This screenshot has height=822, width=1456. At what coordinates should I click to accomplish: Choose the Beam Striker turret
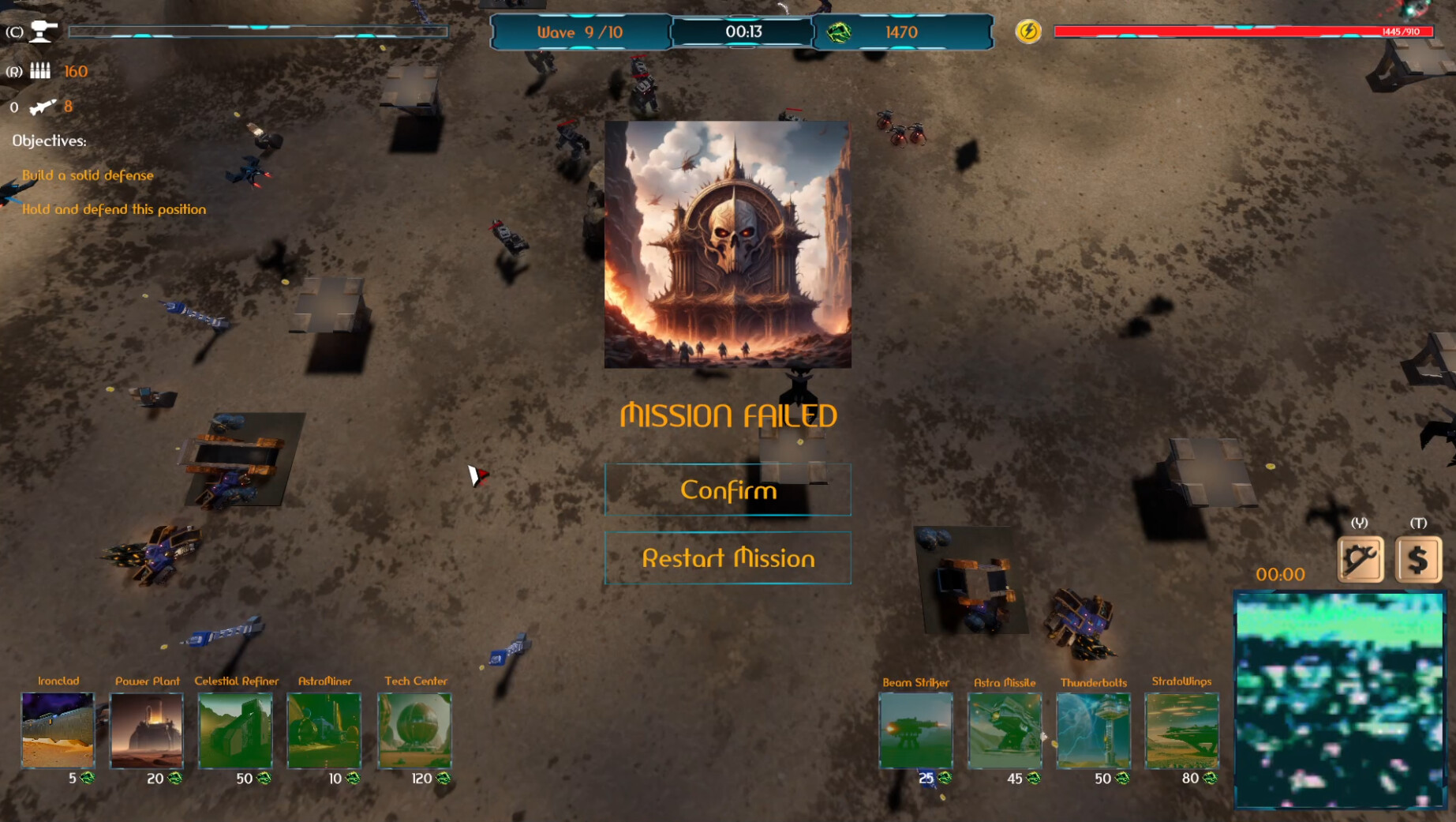915,730
